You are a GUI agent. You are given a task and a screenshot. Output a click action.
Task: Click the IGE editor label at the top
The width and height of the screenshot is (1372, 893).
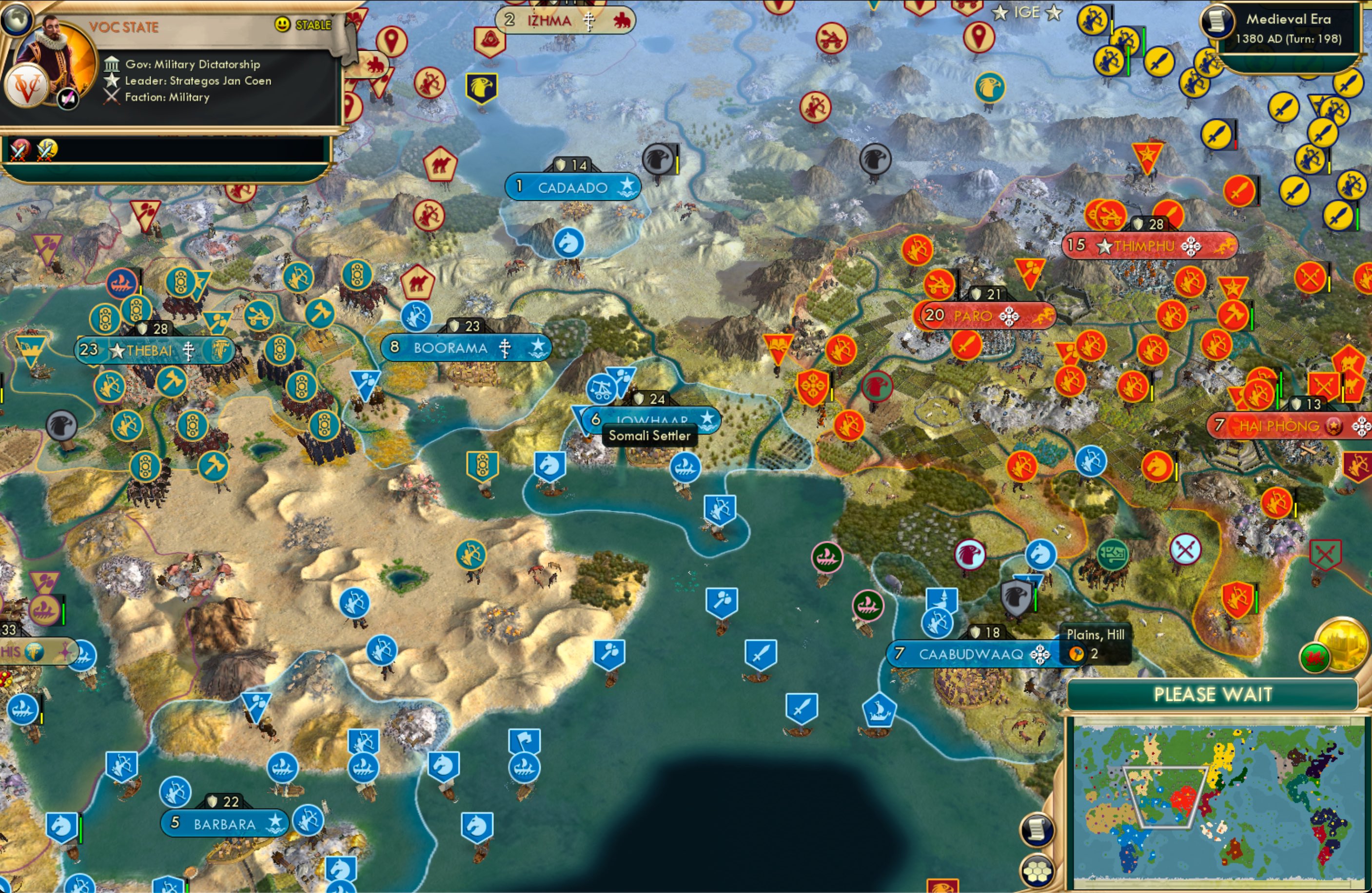pyautogui.click(x=1028, y=13)
